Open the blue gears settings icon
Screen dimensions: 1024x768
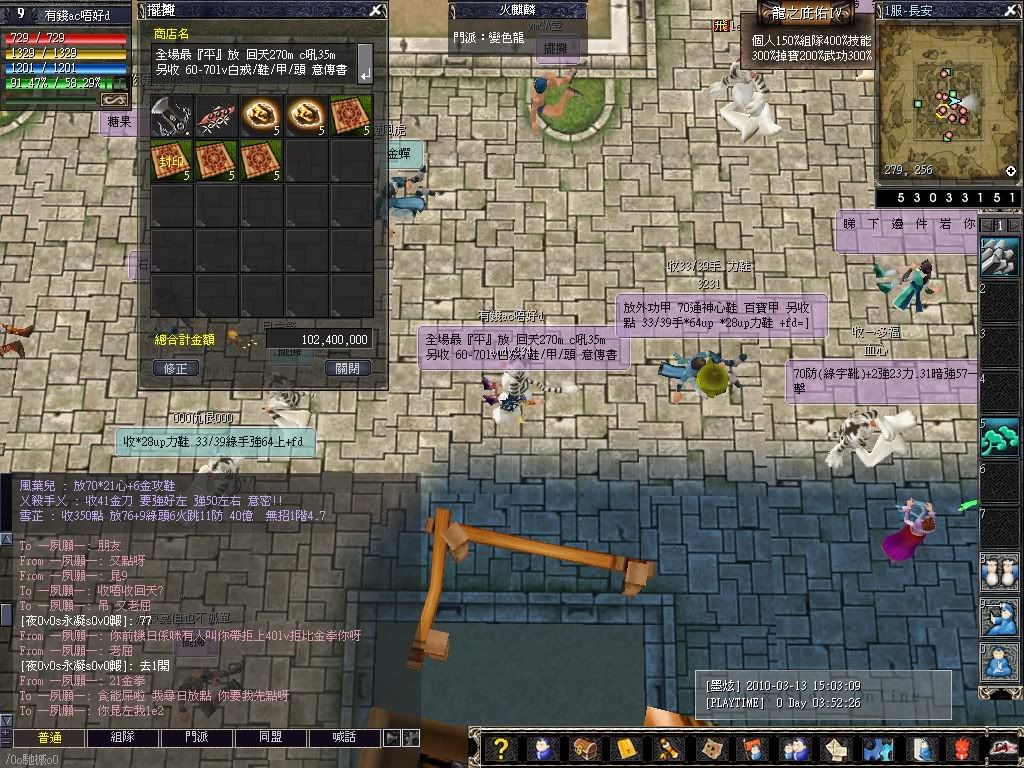pos(877,749)
